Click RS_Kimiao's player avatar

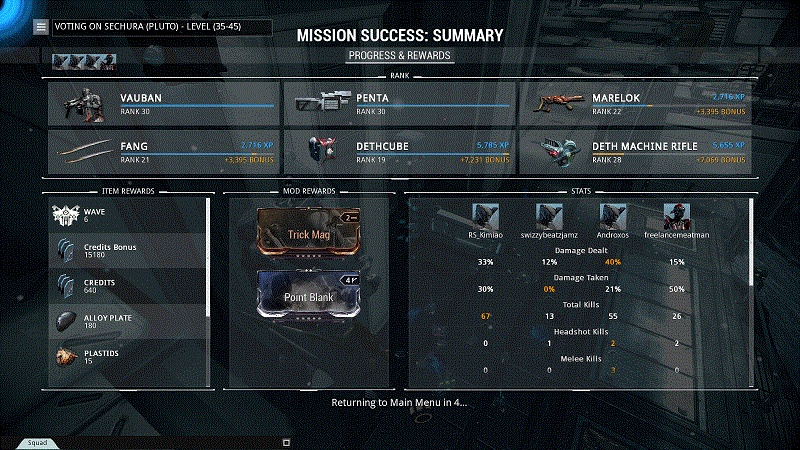[x=485, y=215]
